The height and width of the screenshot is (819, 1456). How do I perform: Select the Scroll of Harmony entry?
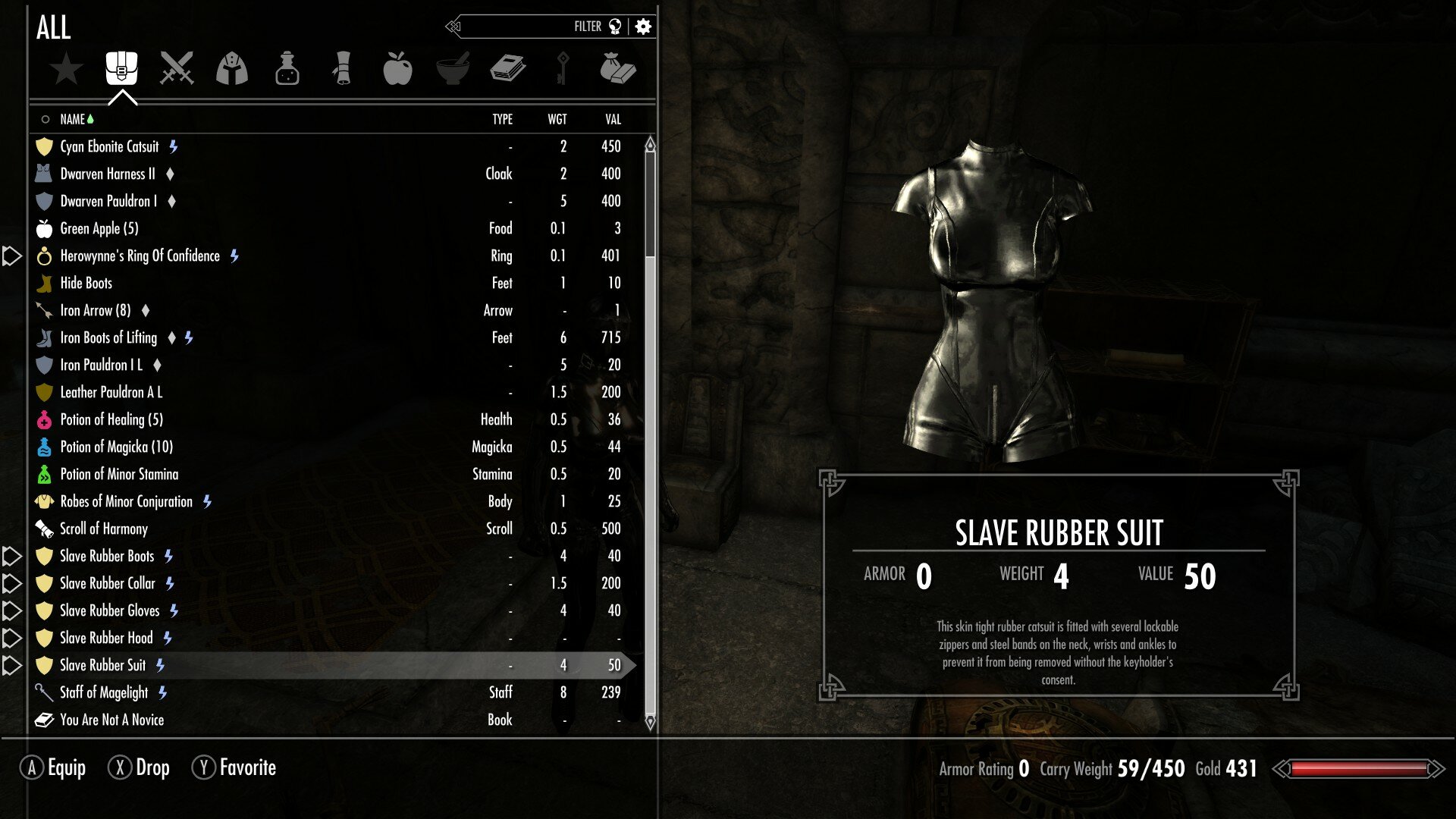tap(104, 529)
